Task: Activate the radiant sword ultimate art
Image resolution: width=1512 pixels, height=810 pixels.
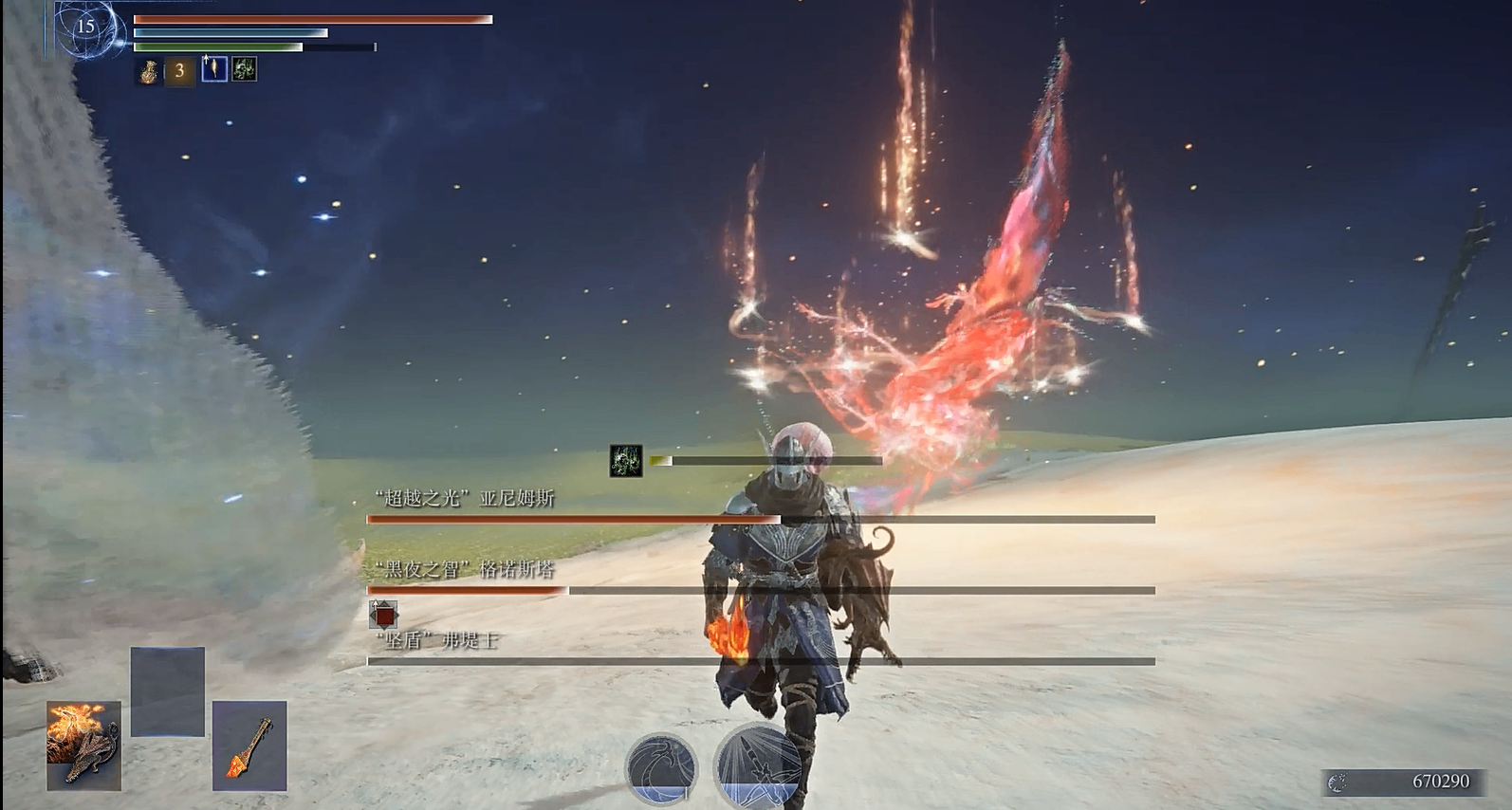Action: (757, 766)
